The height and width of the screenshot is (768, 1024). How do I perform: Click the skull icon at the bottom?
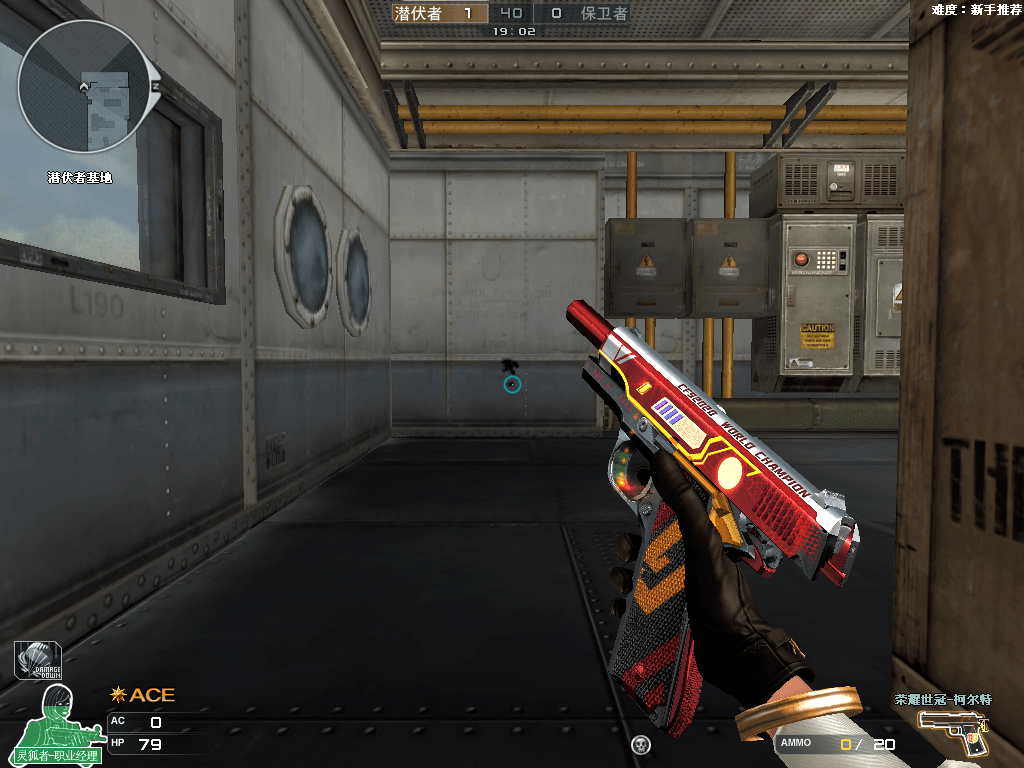point(641,744)
